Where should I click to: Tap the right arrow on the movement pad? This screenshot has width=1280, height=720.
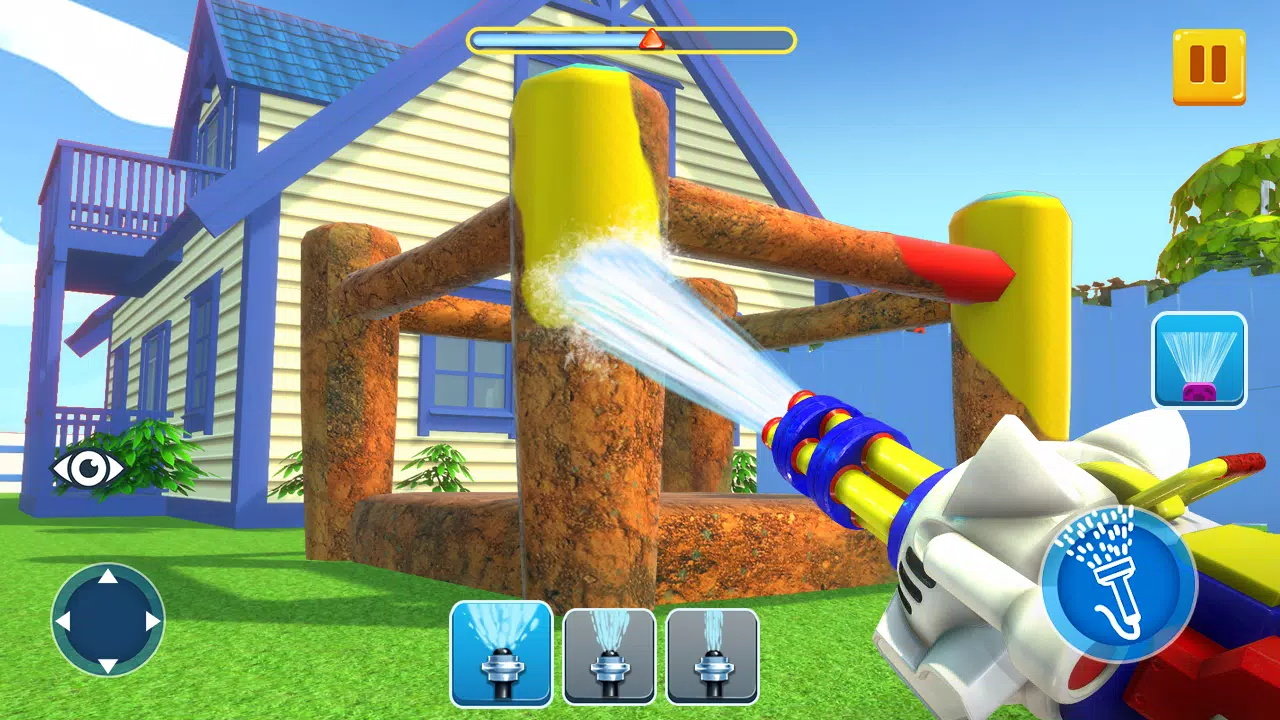[152, 621]
